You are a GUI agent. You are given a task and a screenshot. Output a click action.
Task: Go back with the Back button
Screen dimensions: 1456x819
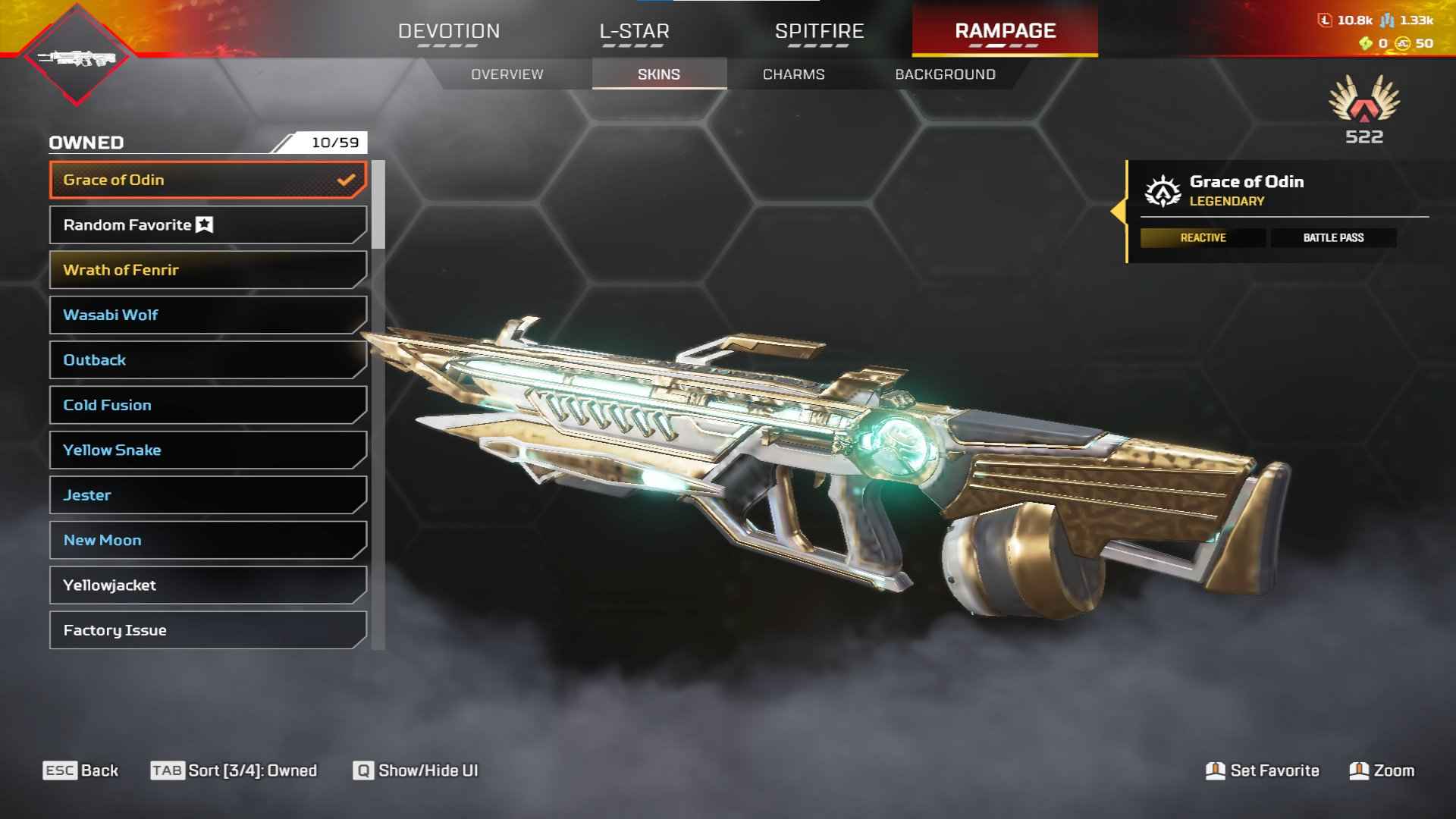tap(81, 770)
